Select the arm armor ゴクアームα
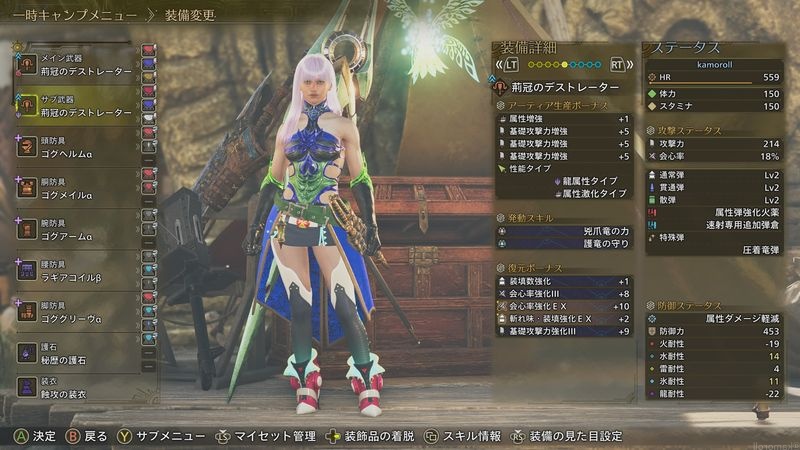 pos(75,231)
